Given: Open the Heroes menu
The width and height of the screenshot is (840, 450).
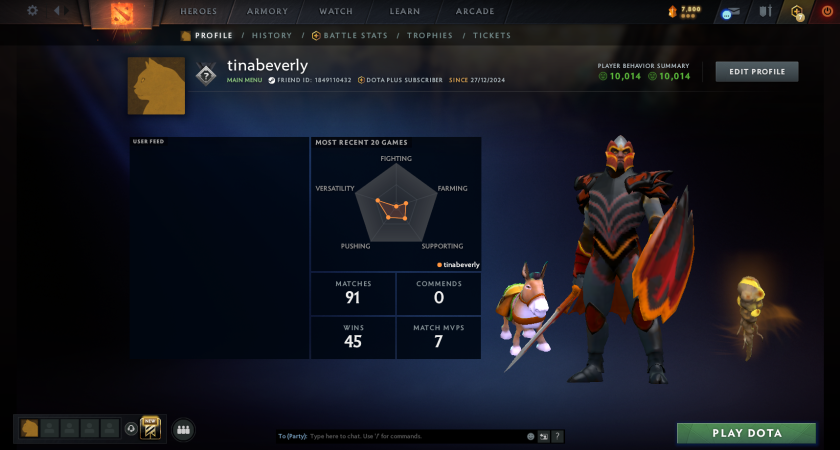Looking at the screenshot, I should [x=199, y=12].
